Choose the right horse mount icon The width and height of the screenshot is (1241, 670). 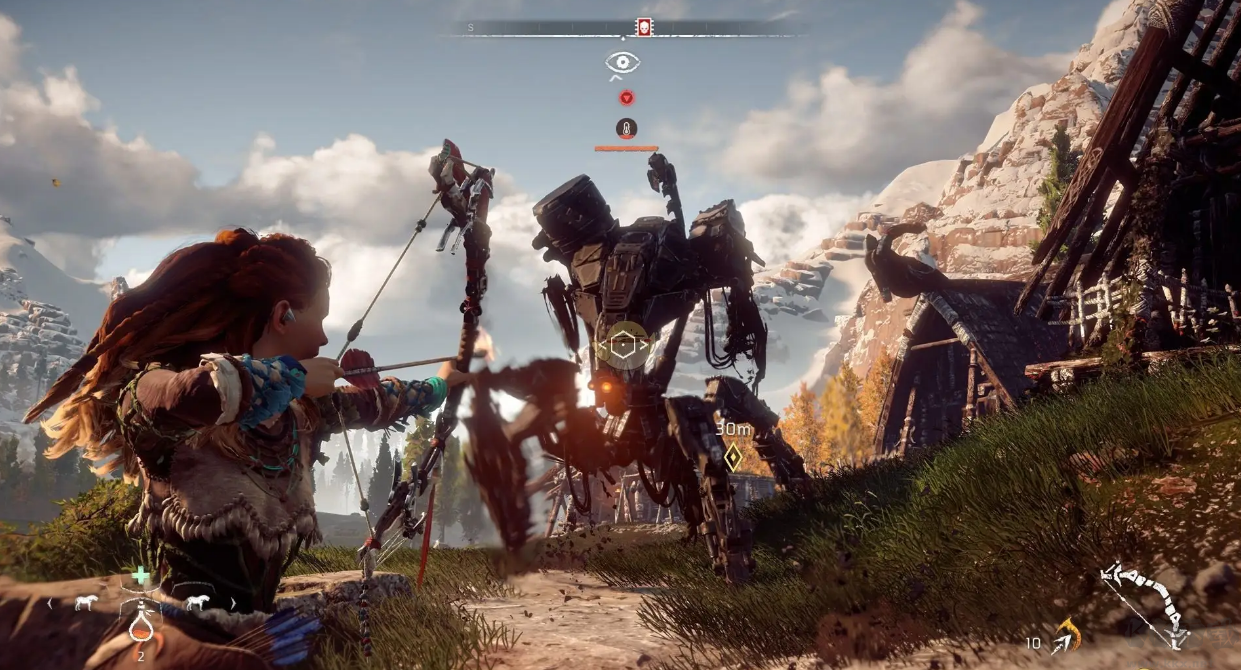point(196,603)
